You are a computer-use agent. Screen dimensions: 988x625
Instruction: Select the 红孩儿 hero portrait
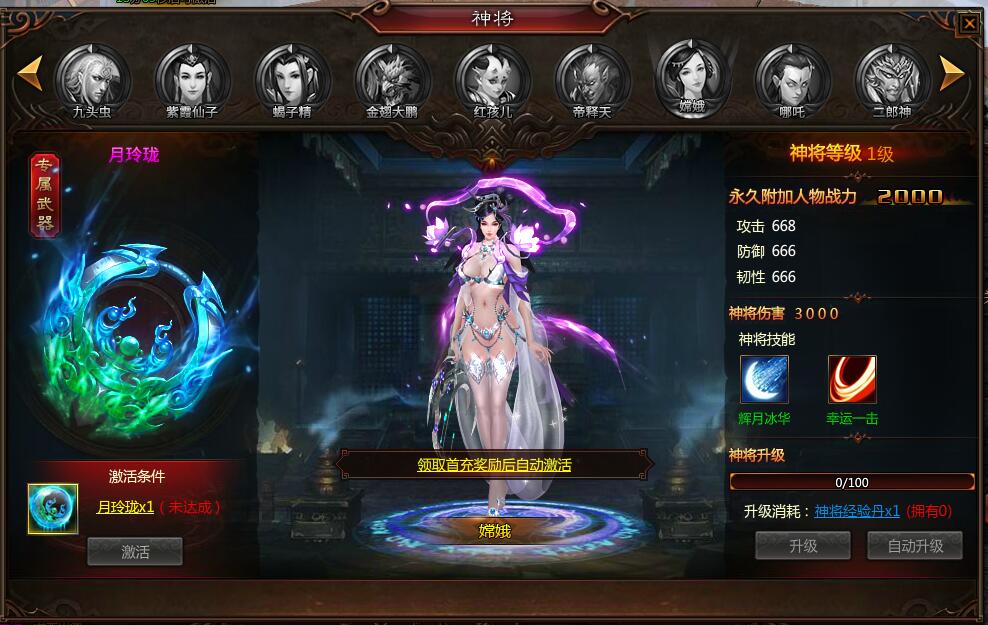pyautogui.click(x=492, y=76)
